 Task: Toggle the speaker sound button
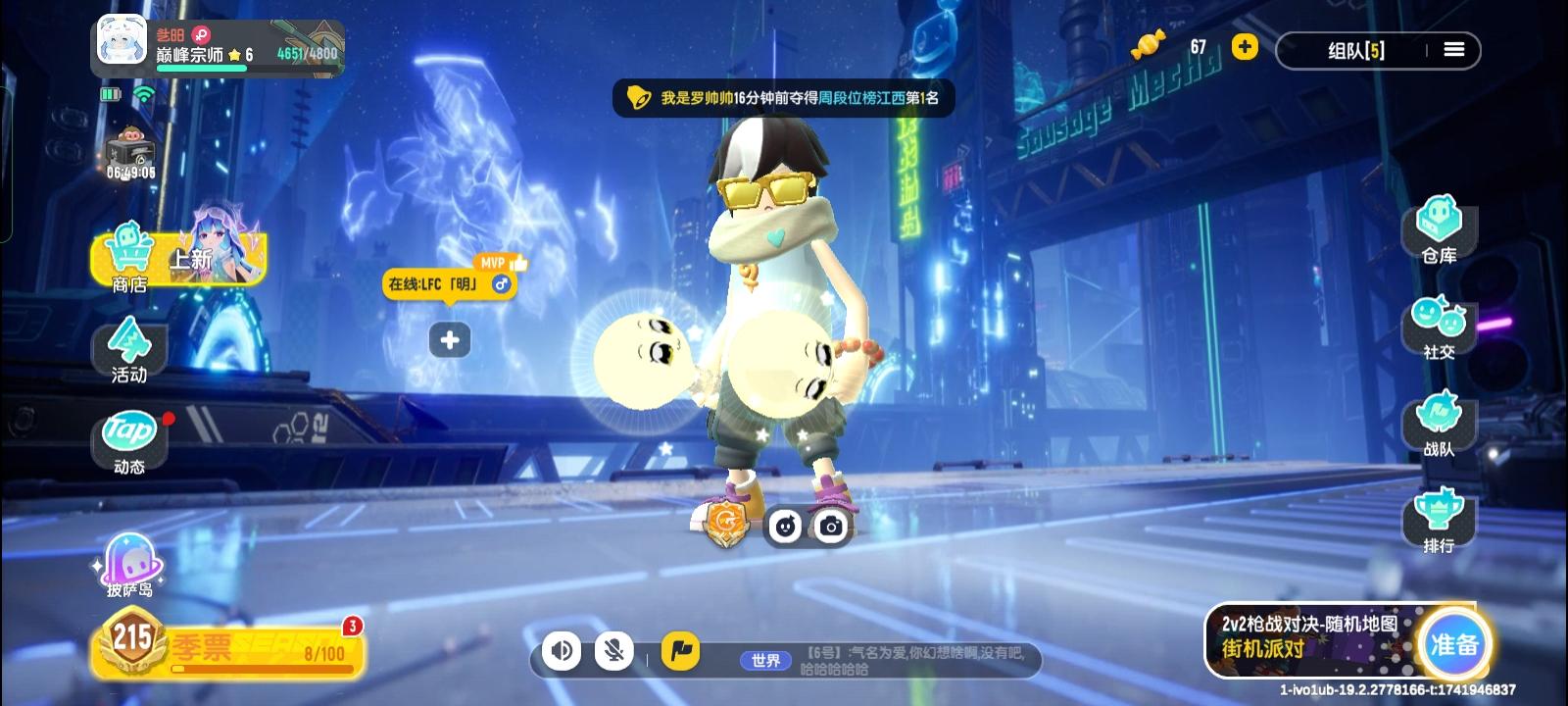point(562,650)
